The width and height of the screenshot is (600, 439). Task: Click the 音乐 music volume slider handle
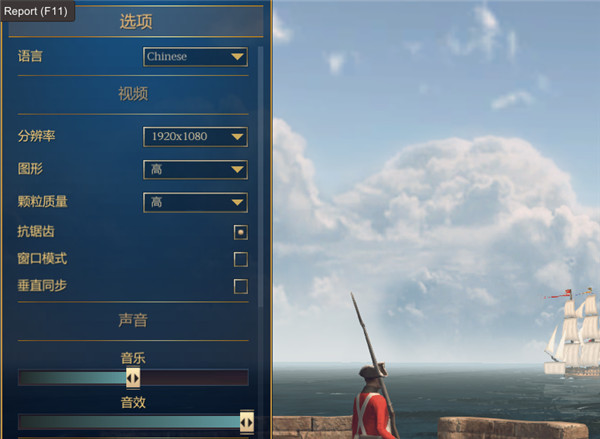tap(133, 377)
